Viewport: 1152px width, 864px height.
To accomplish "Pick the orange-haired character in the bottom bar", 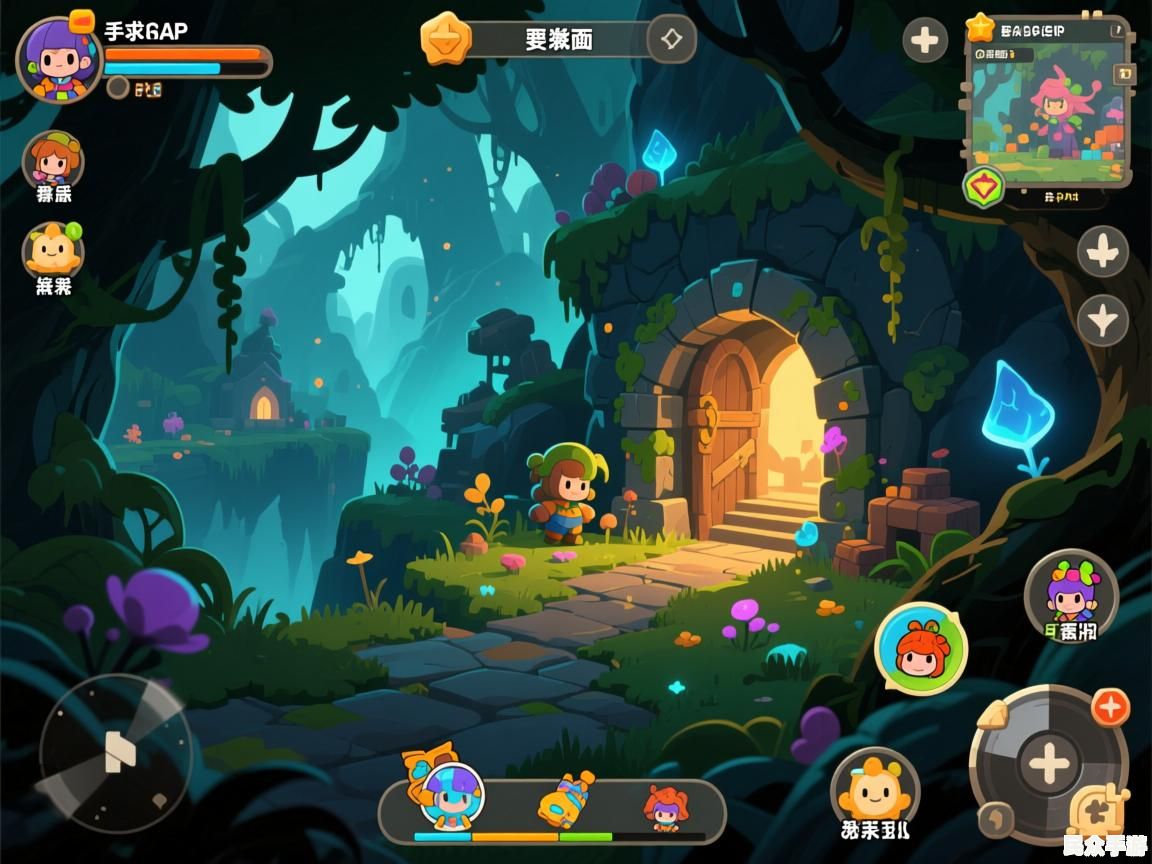I will (x=664, y=806).
